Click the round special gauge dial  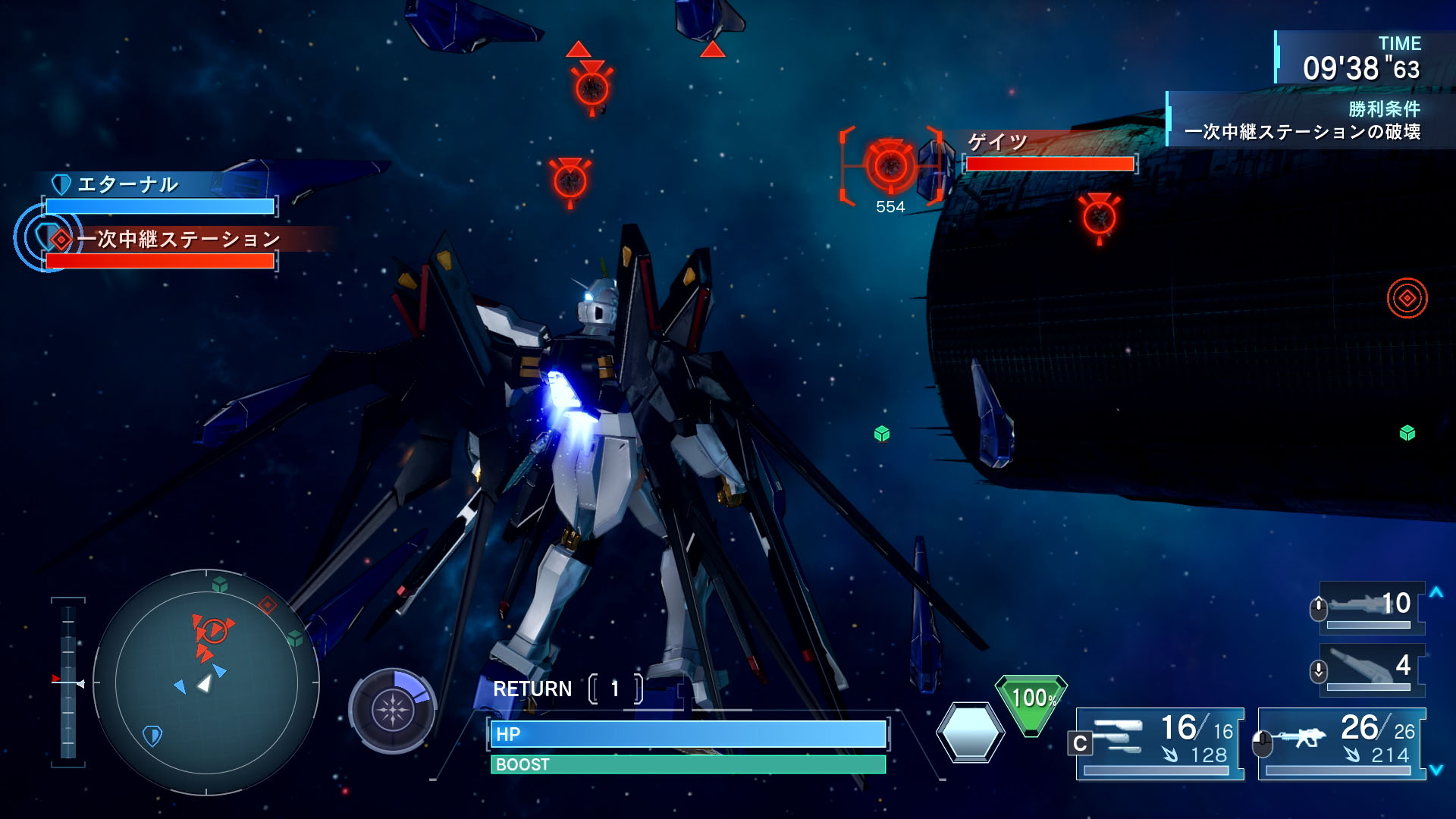[x=392, y=711]
